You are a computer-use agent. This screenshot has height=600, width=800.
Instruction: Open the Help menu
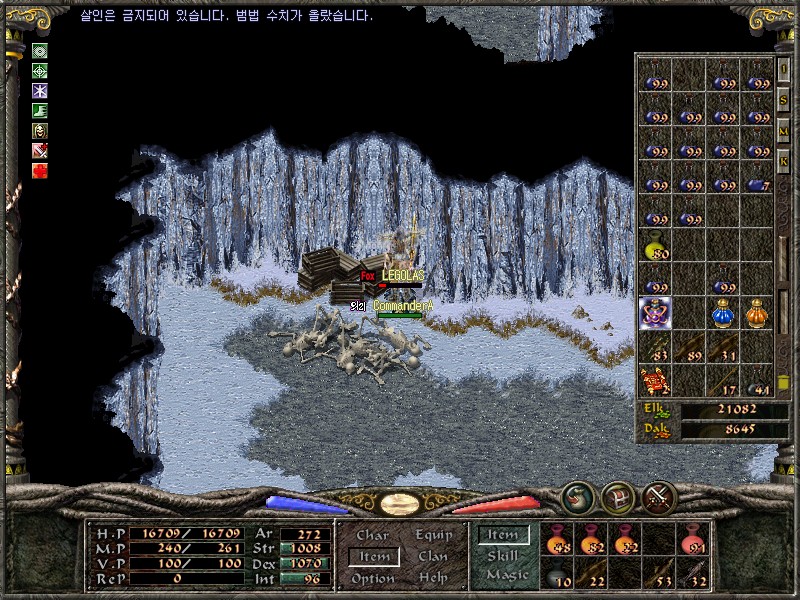(433, 578)
